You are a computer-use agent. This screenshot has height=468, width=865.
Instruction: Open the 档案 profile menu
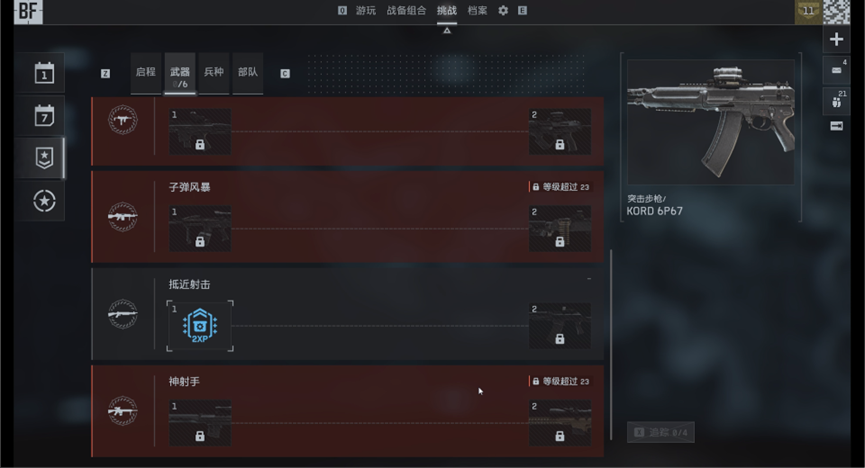click(478, 10)
